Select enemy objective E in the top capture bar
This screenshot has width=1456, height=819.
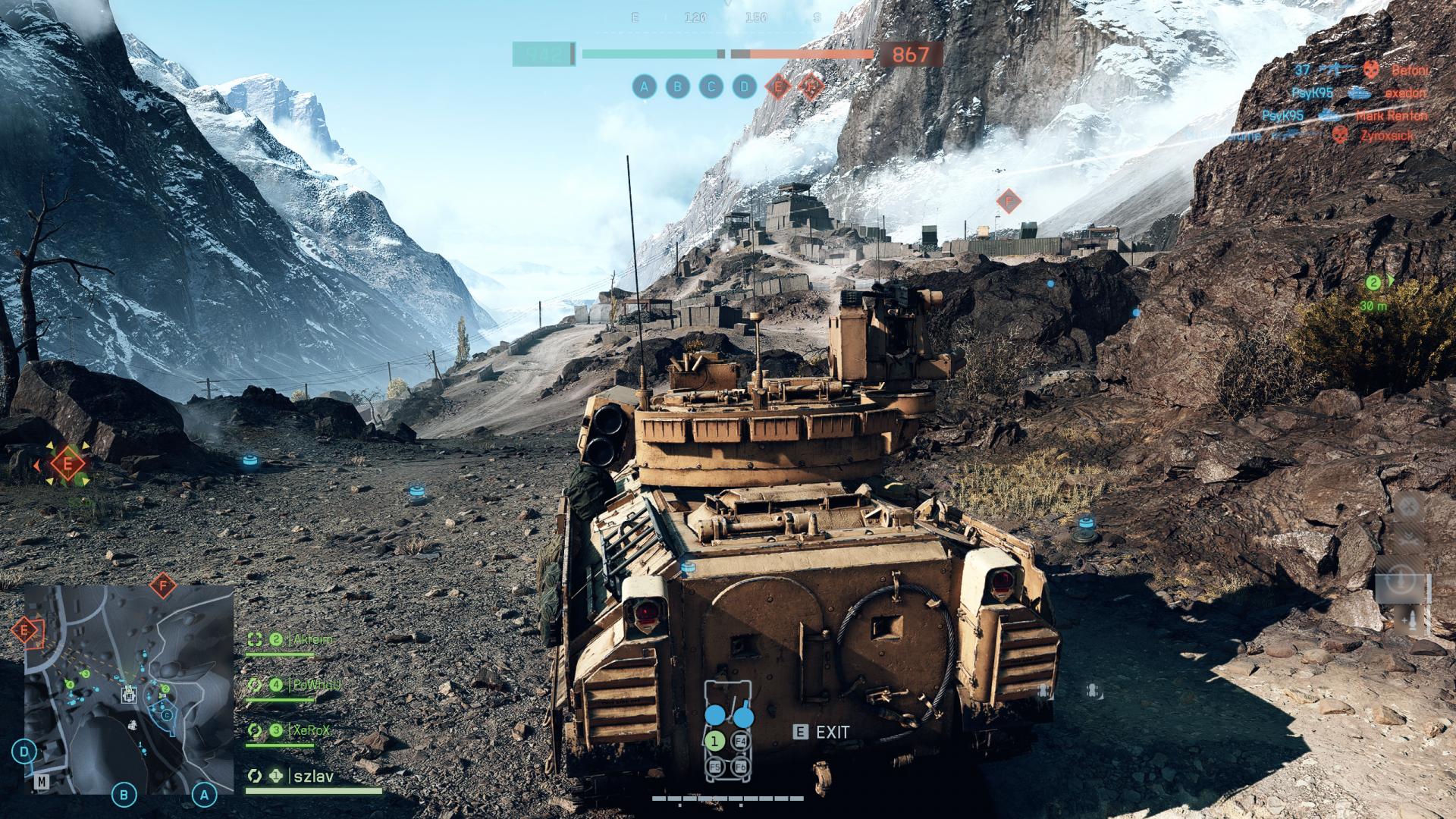pos(777,87)
